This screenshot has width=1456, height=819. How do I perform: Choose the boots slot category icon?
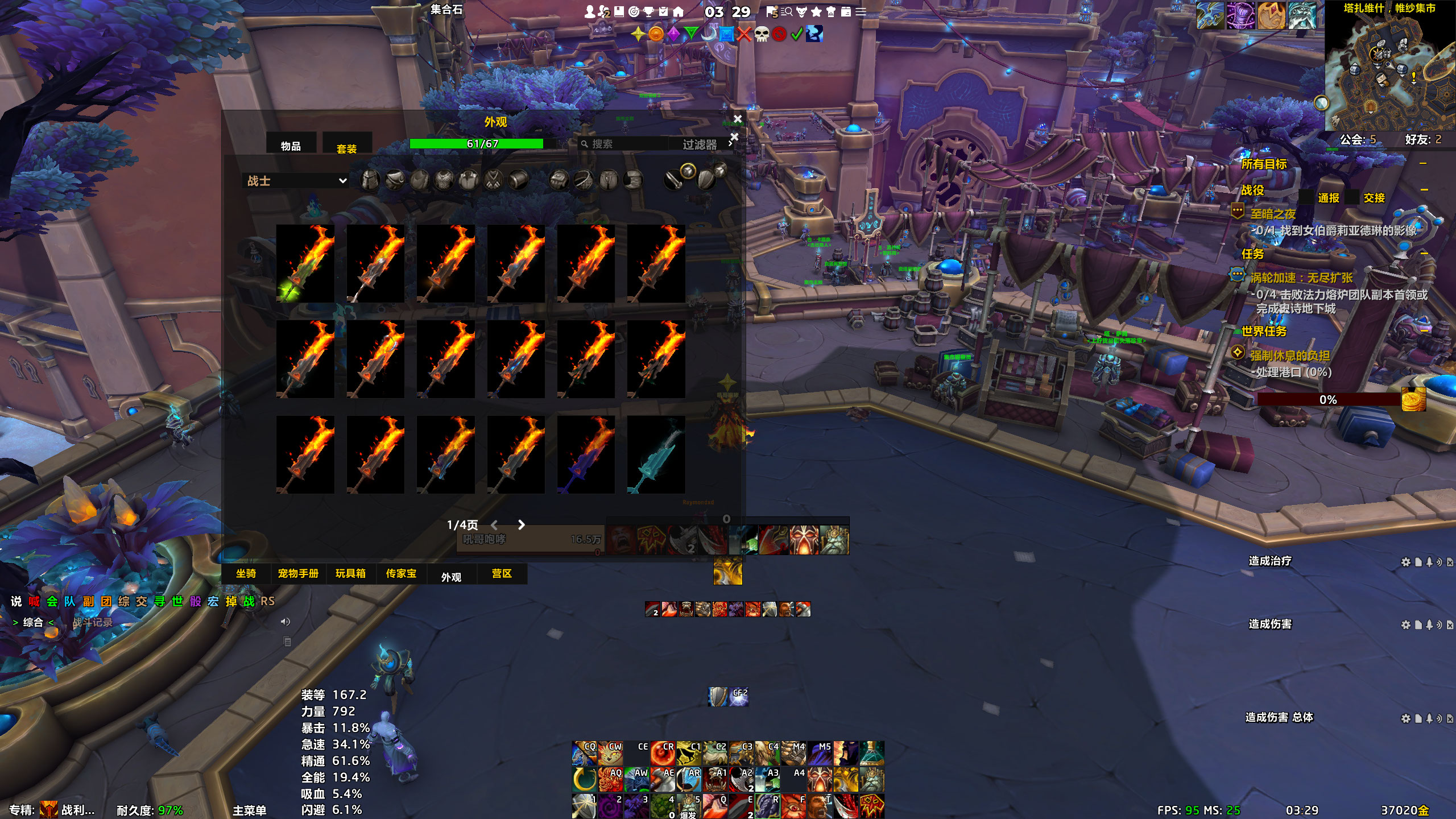click(x=633, y=180)
